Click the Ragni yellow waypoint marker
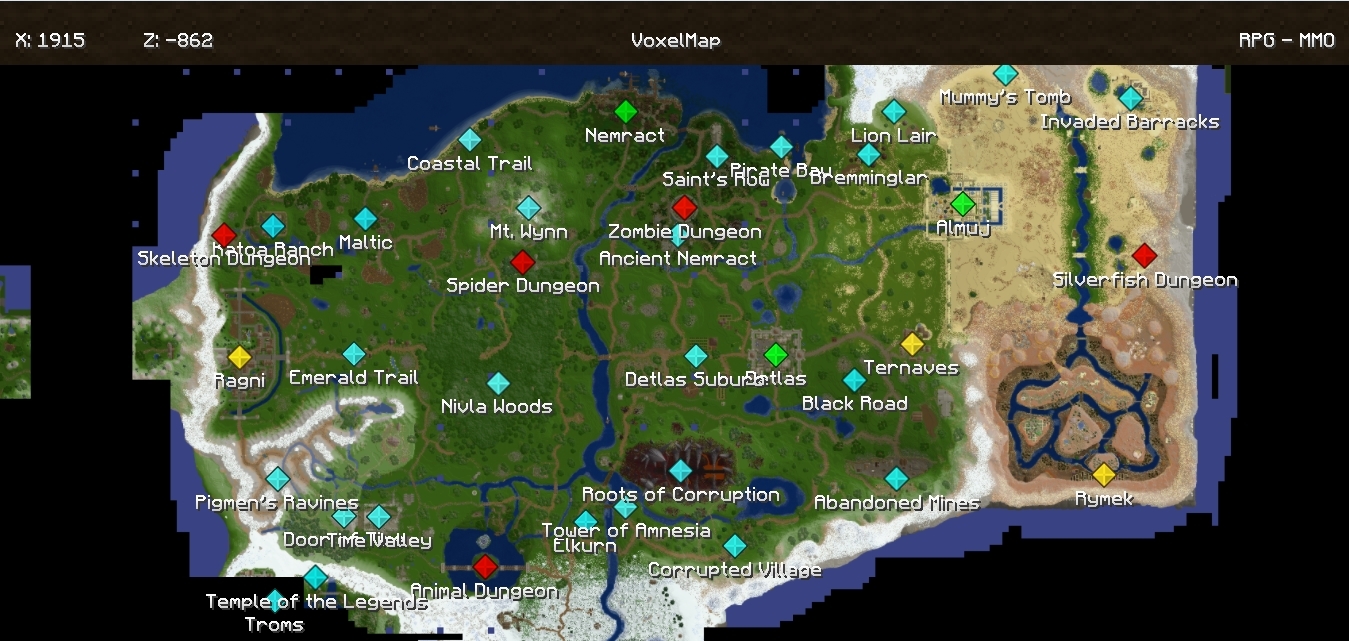The image size is (1349, 641). [x=239, y=357]
